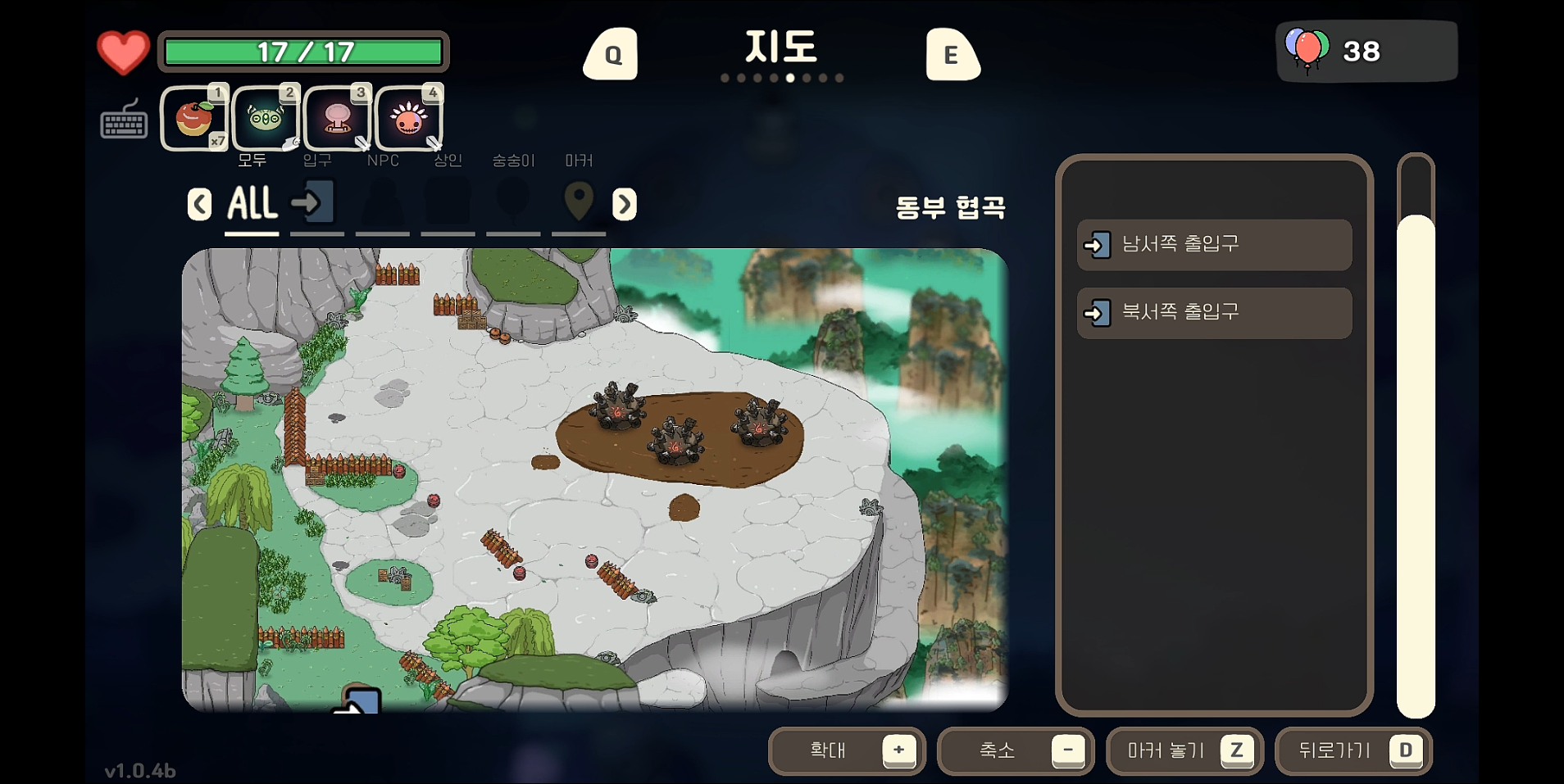Image resolution: width=1564 pixels, height=784 pixels.
Task: Select the ALL map filter
Action: [251, 203]
